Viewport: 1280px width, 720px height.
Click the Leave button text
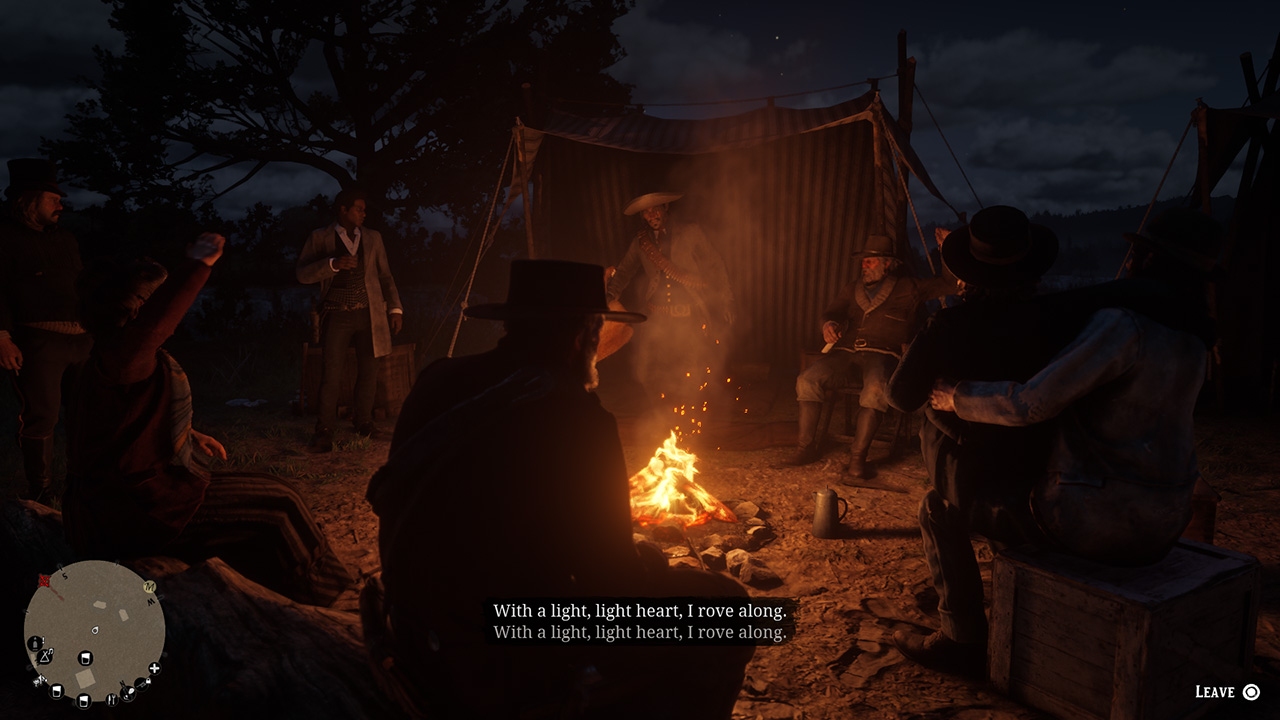pyautogui.click(x=1213, y=690)
